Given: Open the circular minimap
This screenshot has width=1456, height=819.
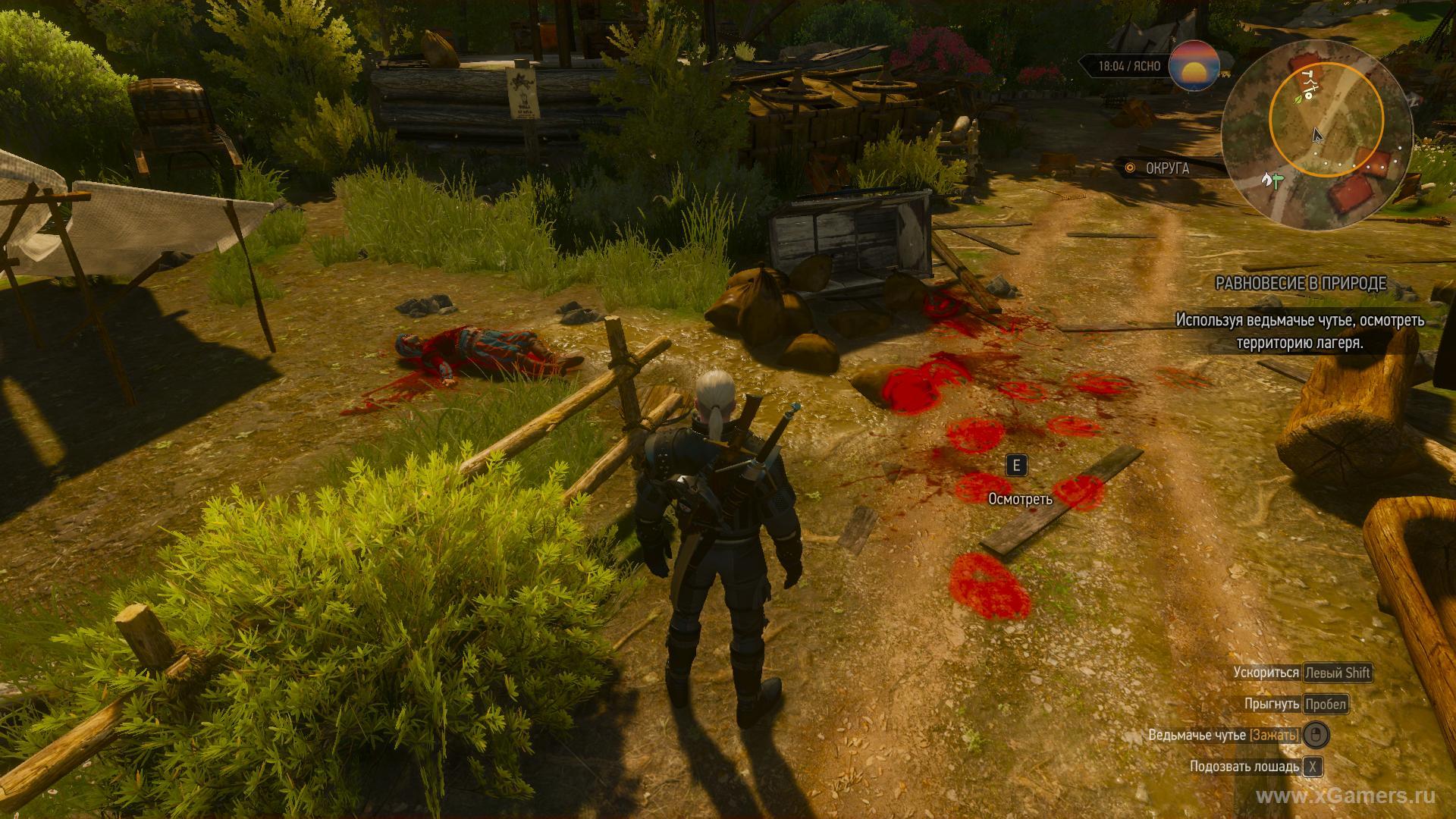Looking at the screenshot, I should 1316,133.
